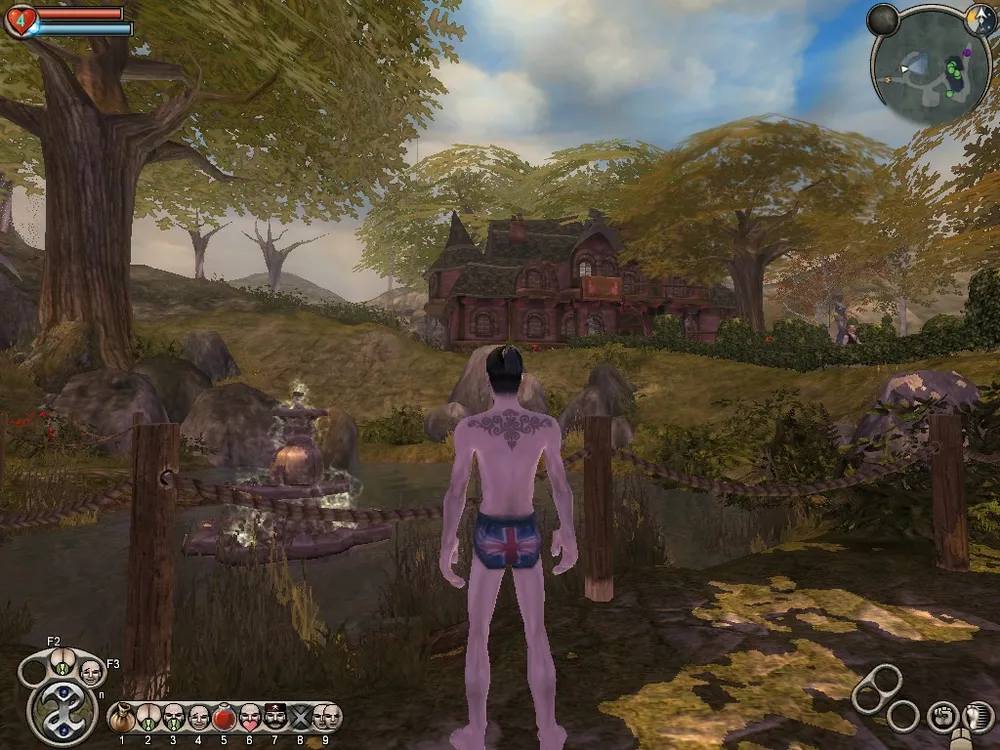Click the grey X icon in slot 8
Image resolution: width=1000 pixels, height=750 pixels.
pyautogui.click(x=300, y=717)
